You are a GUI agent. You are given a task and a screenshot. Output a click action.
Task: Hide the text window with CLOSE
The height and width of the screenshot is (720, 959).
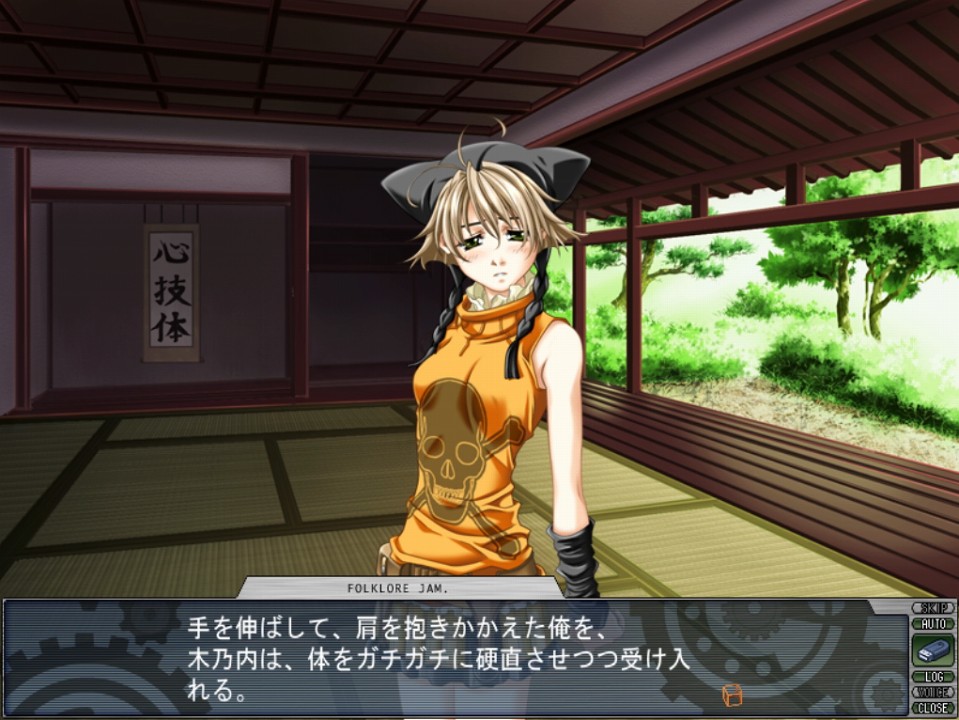tap(932, 707)
